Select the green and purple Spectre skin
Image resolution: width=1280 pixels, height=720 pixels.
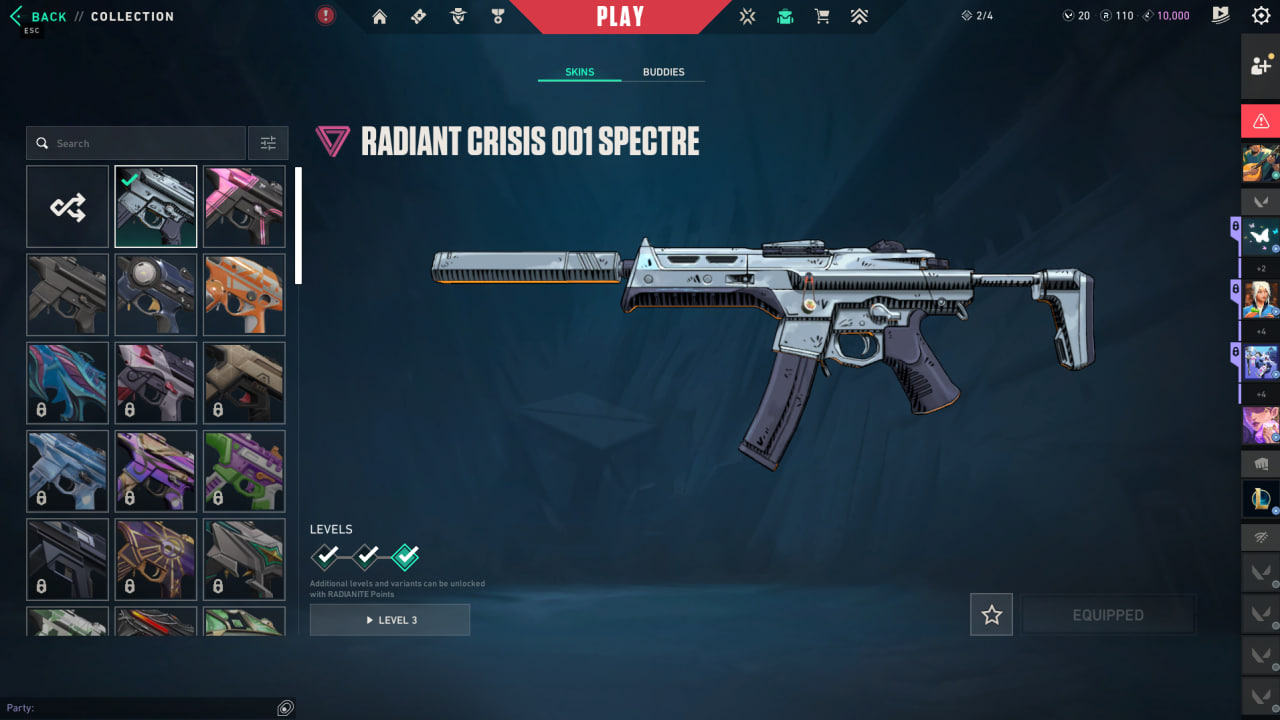[x=244, y=471]
